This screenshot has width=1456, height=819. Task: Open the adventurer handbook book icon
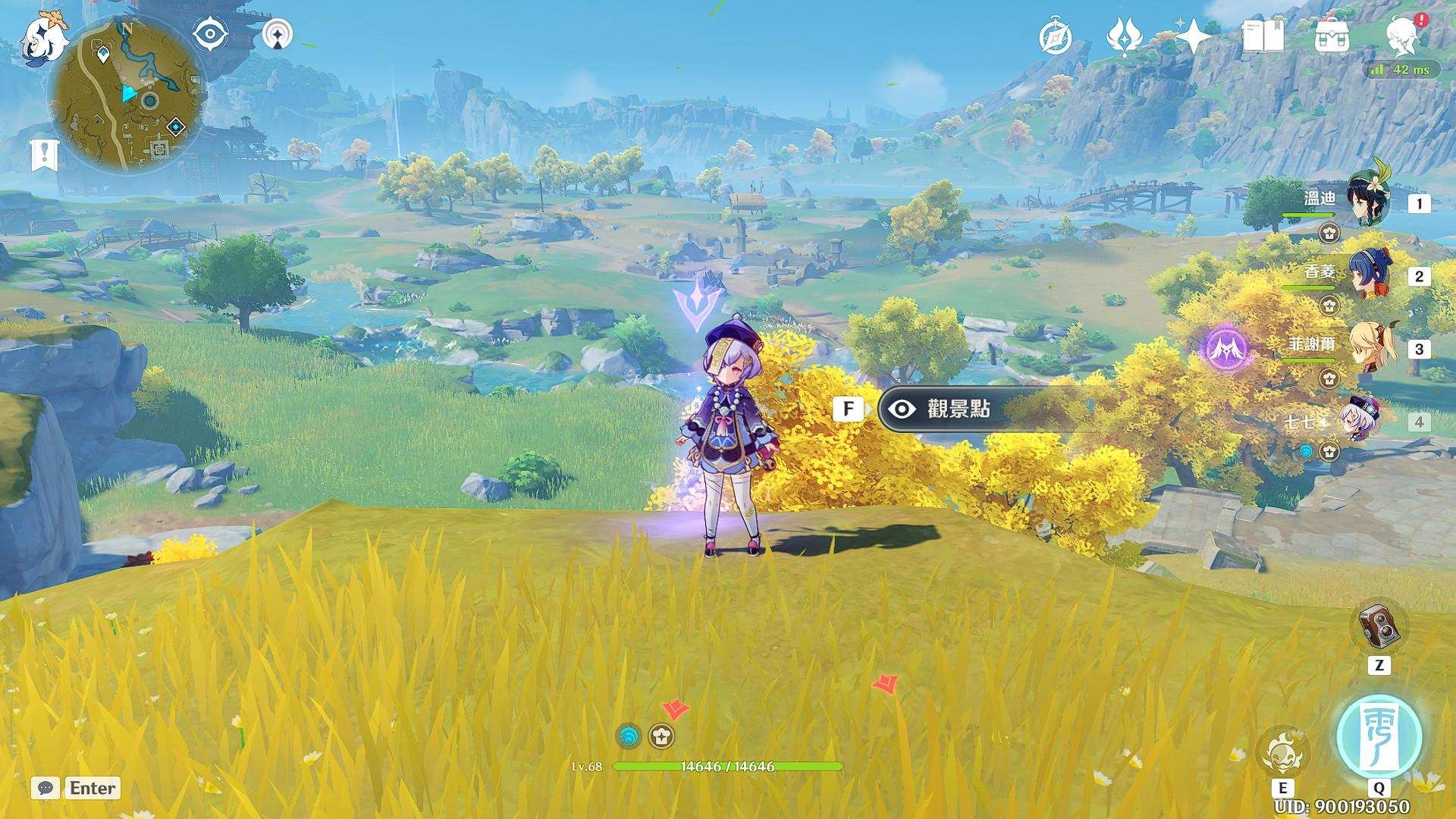[1263, 36]
